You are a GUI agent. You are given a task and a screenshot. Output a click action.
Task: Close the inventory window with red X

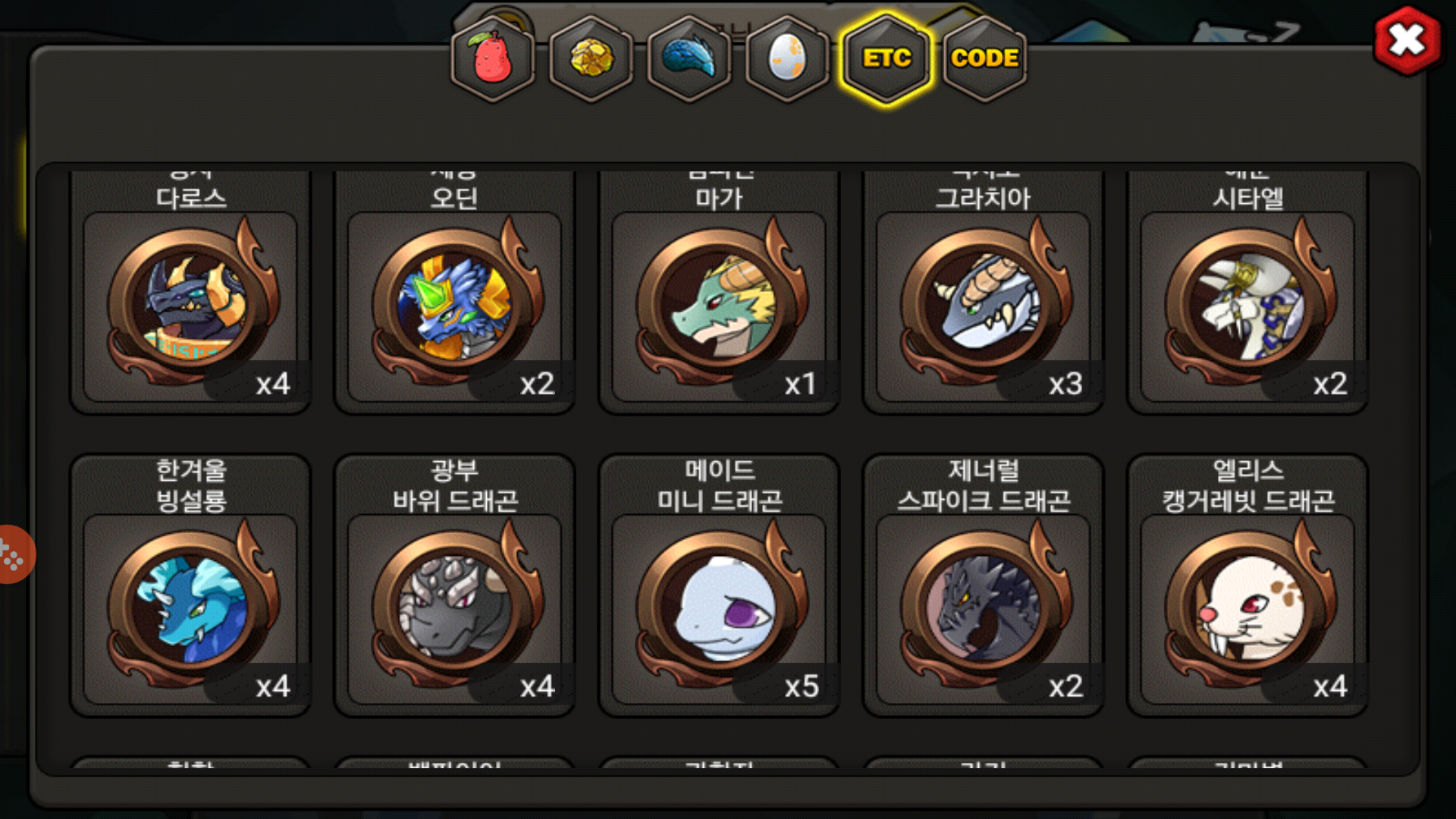pos(1407,41)
